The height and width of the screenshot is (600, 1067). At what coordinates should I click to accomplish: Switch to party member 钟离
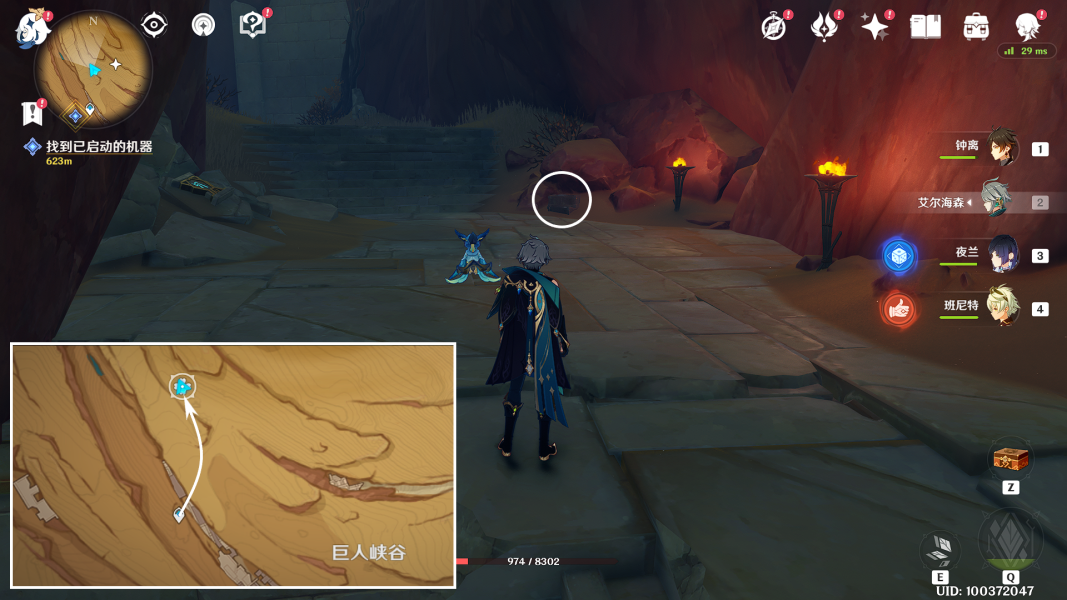click(1002, 148)
